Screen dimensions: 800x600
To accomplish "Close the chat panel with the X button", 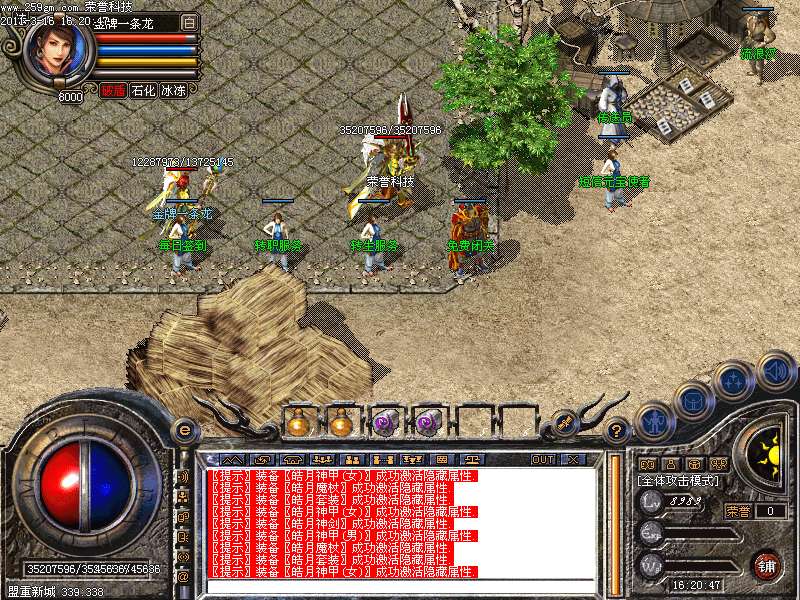I will point(573,459).
